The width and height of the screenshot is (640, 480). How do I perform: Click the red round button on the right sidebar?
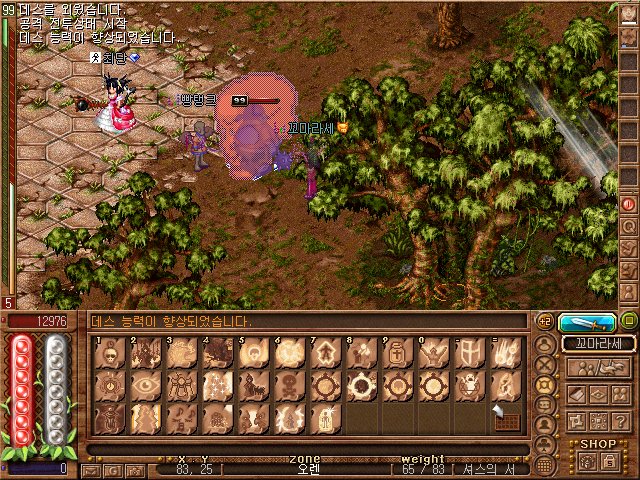point(629,203)
